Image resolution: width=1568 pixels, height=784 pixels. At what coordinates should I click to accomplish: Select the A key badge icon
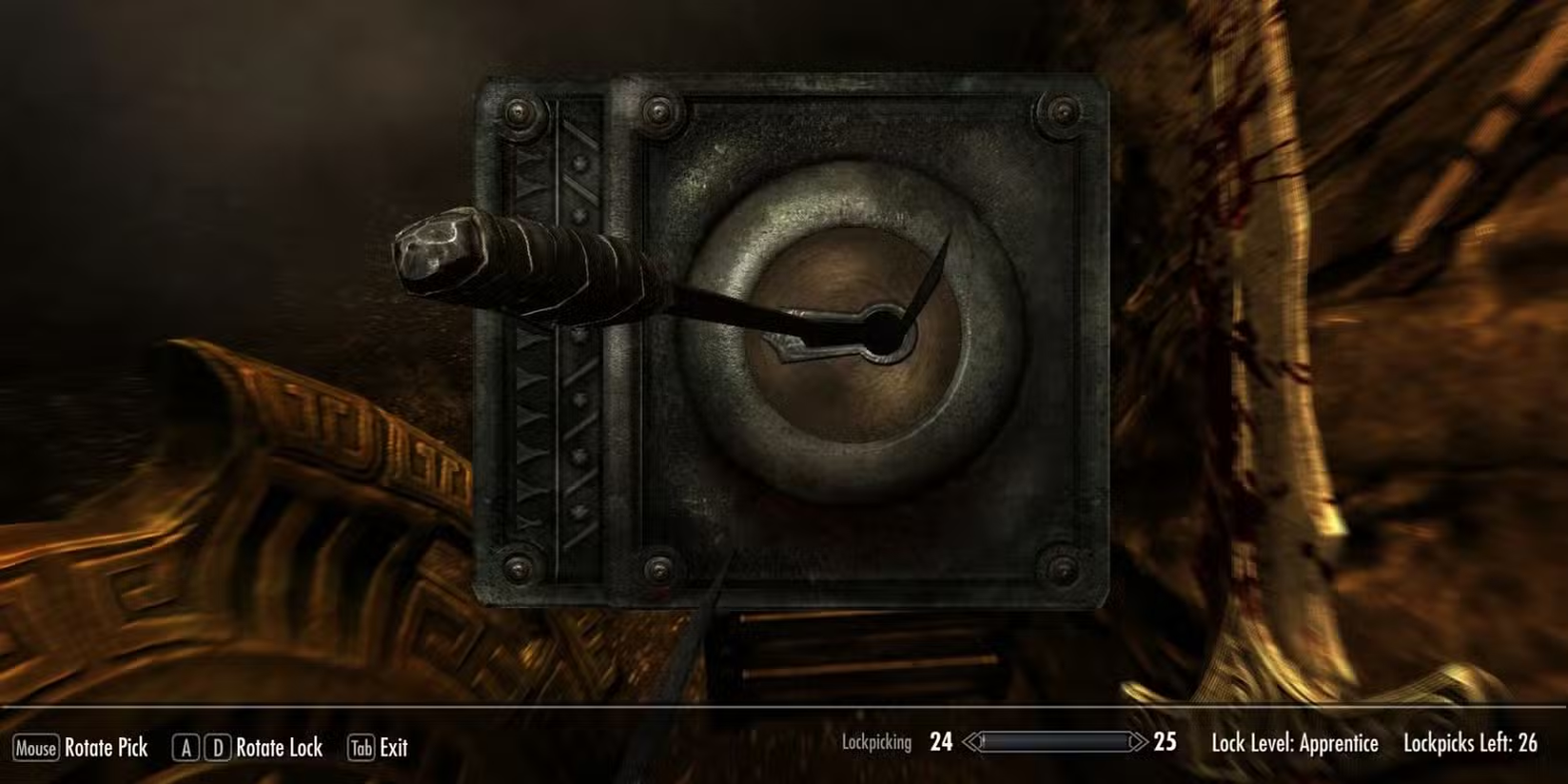[x=185, y=749]
